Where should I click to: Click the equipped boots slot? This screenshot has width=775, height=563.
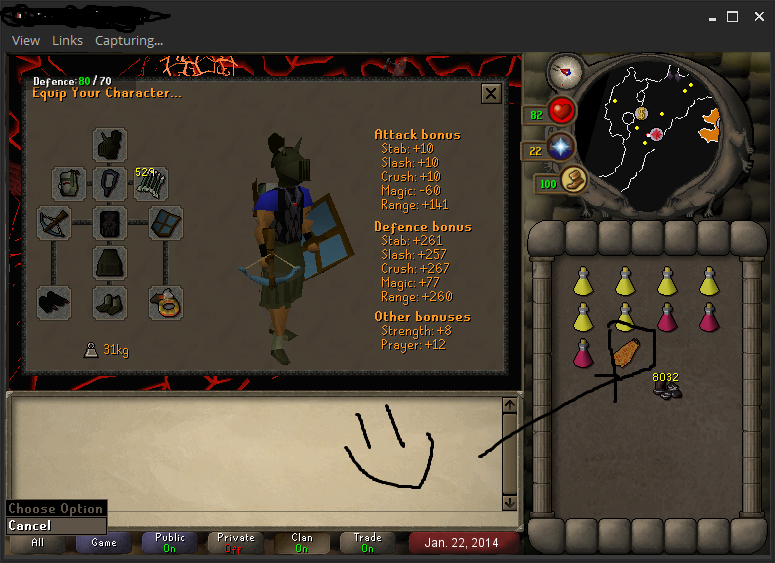(x=110, y=302)
